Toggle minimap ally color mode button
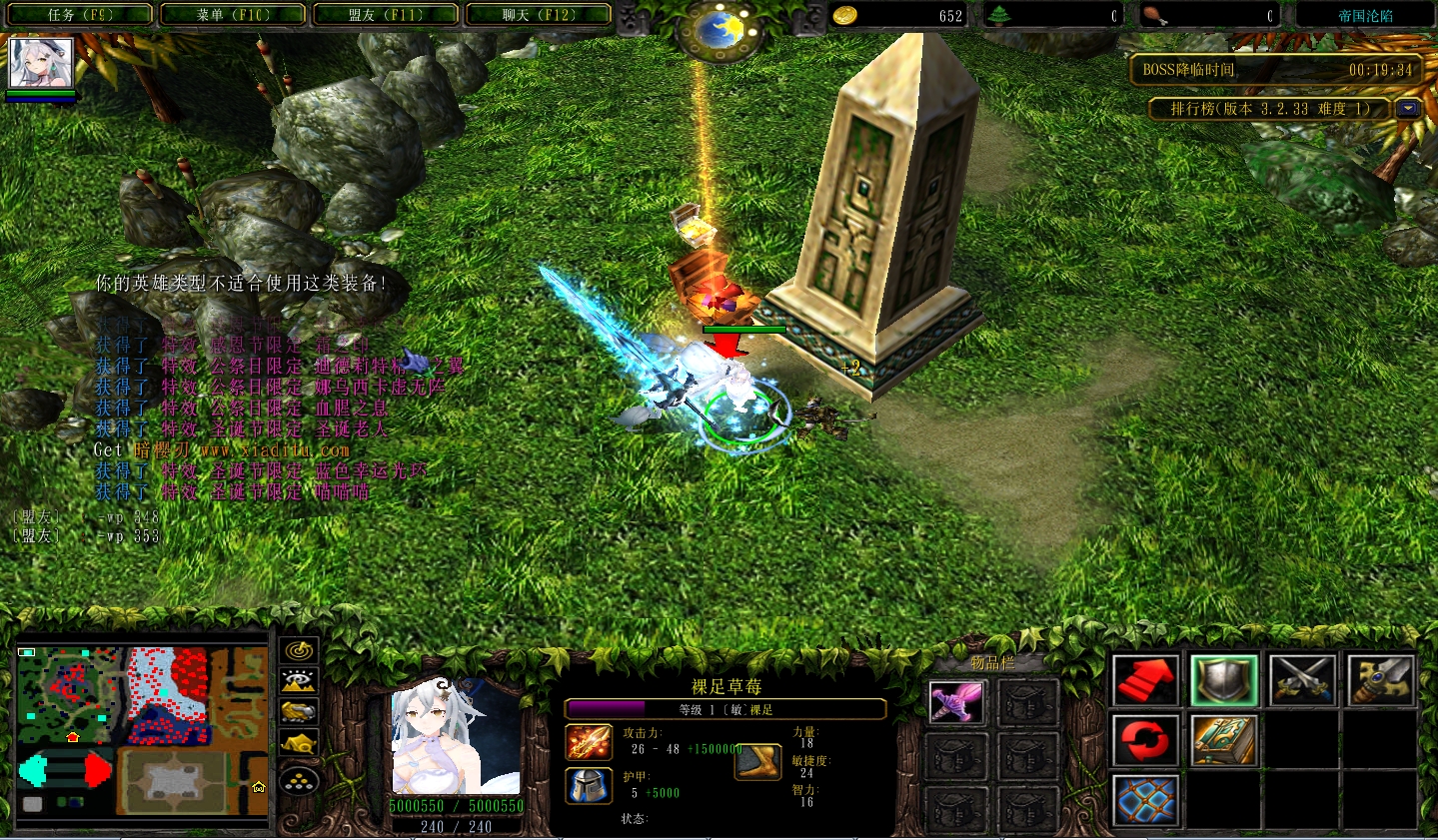This screenshot has height=840, width=1438. tap(299, 712)
